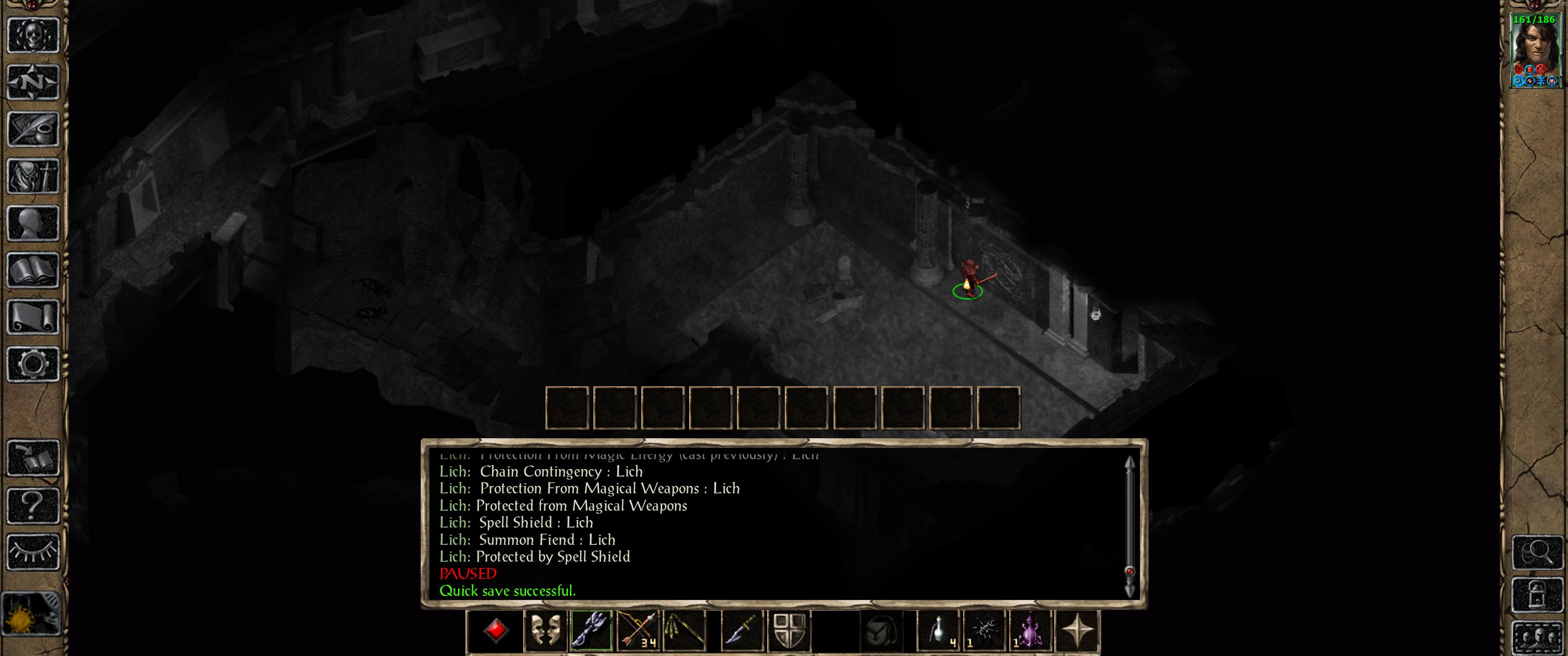Open the journal using the quill icon

click(x=33, y=128)
